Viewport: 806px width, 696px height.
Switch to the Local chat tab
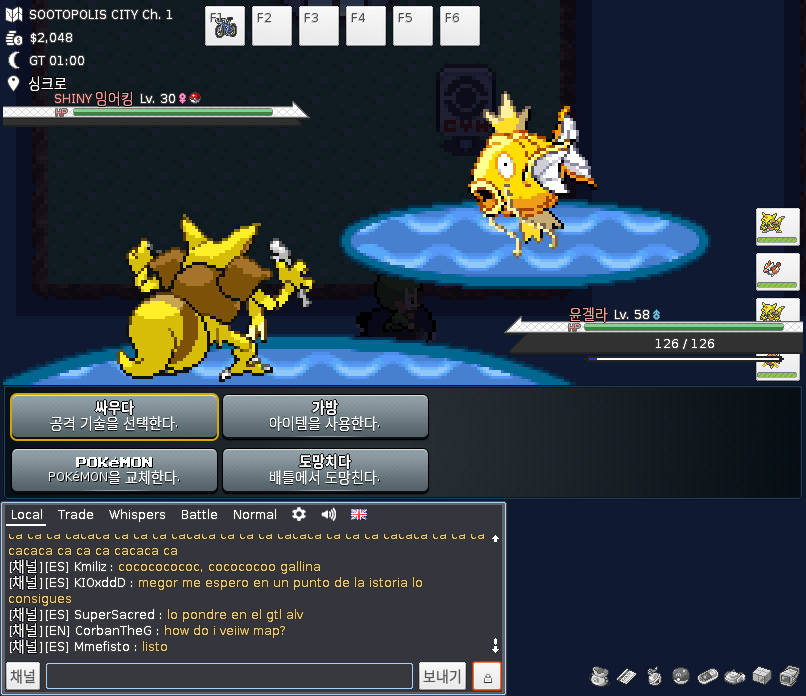tap(27, 515)
